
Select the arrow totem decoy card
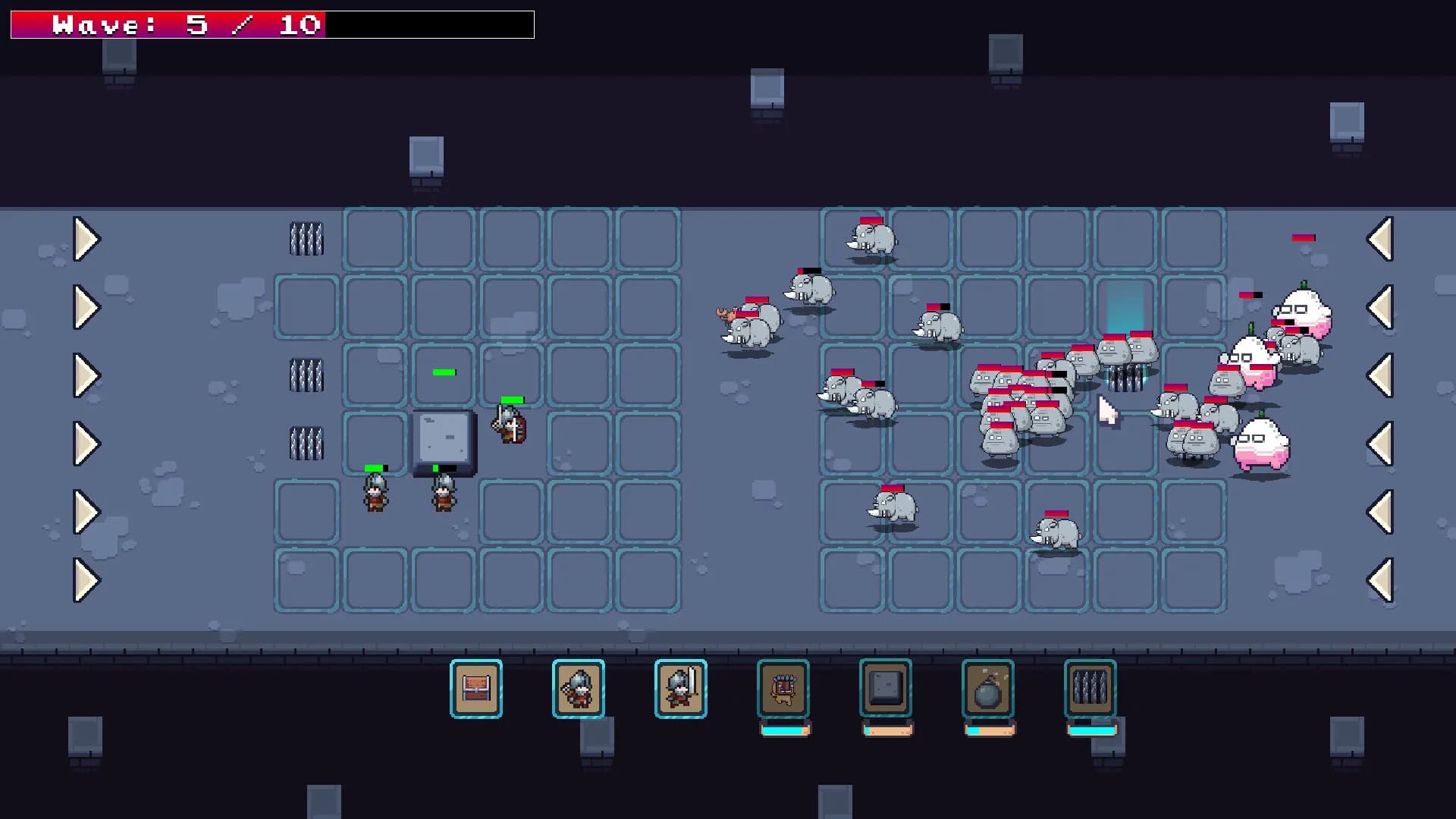(783, 689)
